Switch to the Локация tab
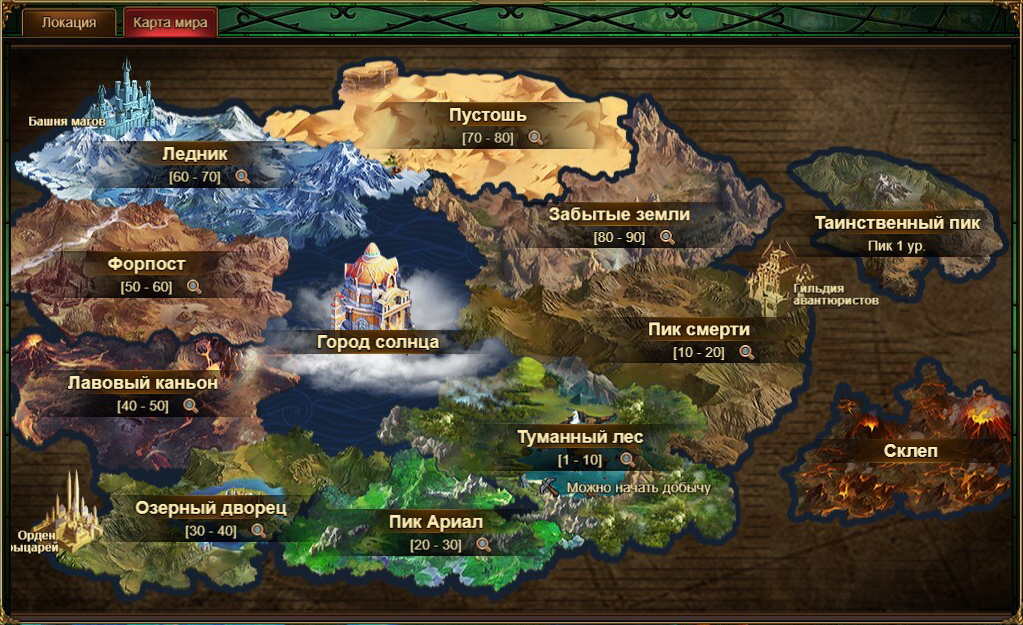Screen dimensions: 1023x625 click(x=69, y=23)
